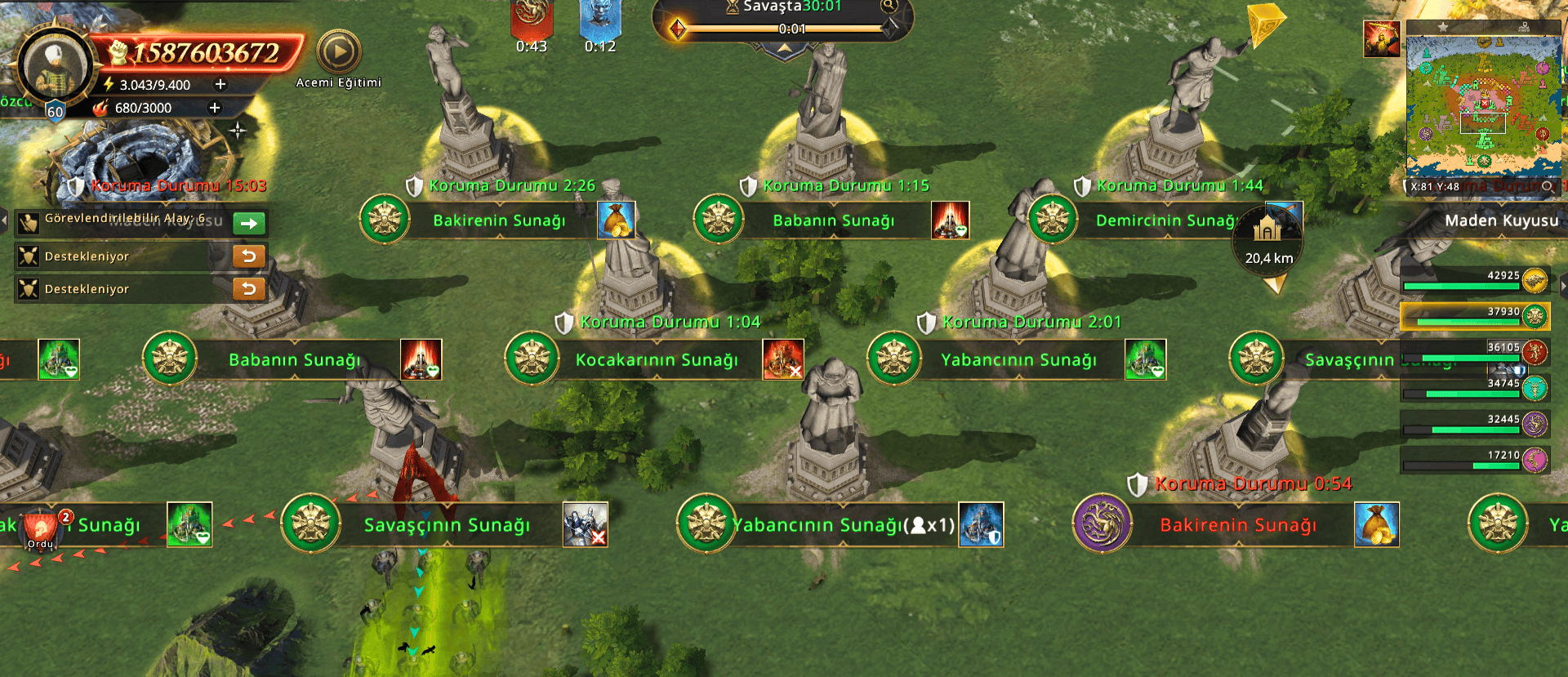Click the gold money bag on Bakirenin Sunağı

[x=617, y=220]
